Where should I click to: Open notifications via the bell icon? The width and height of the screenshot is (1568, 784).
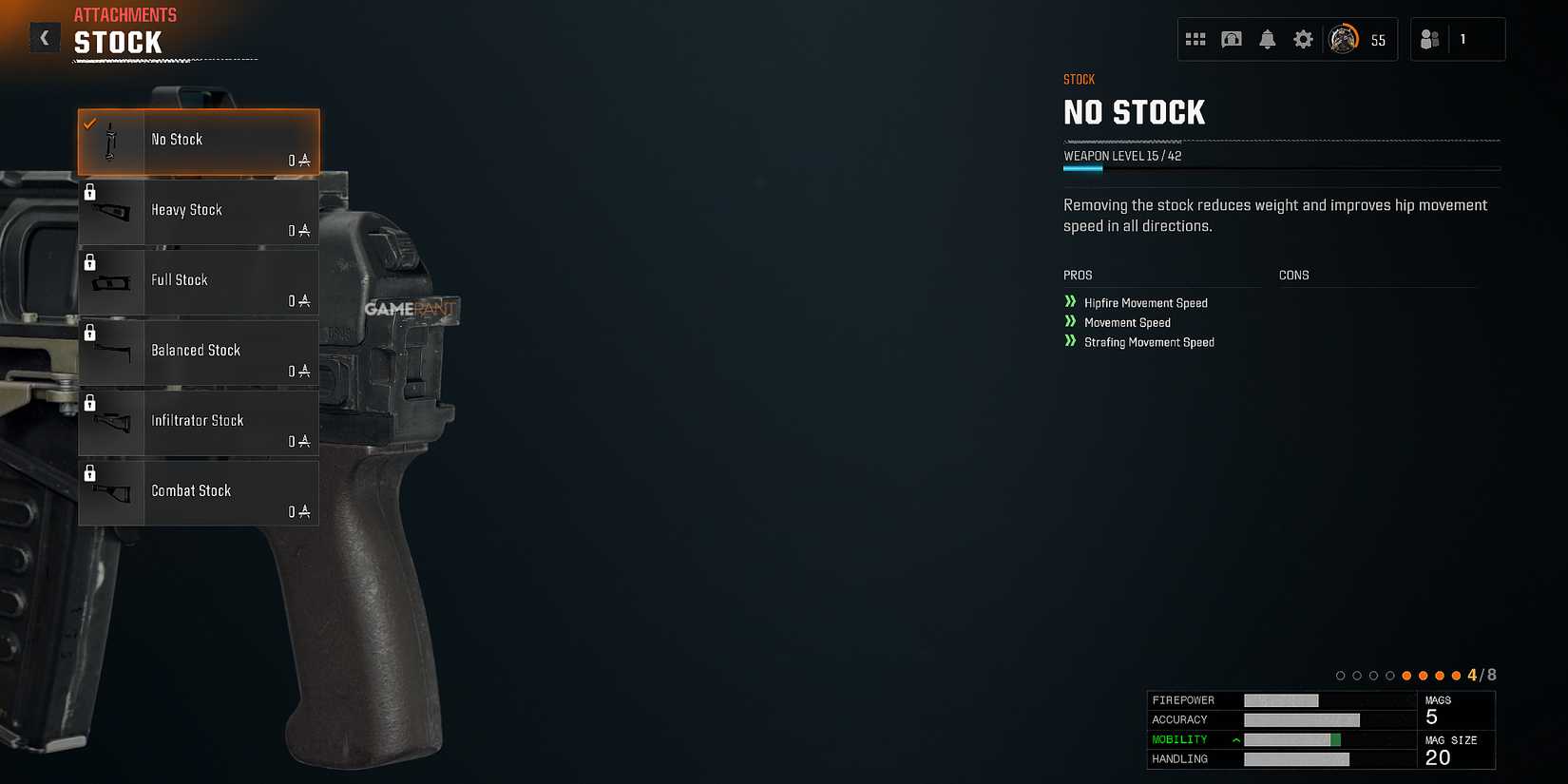[1267, 39]
